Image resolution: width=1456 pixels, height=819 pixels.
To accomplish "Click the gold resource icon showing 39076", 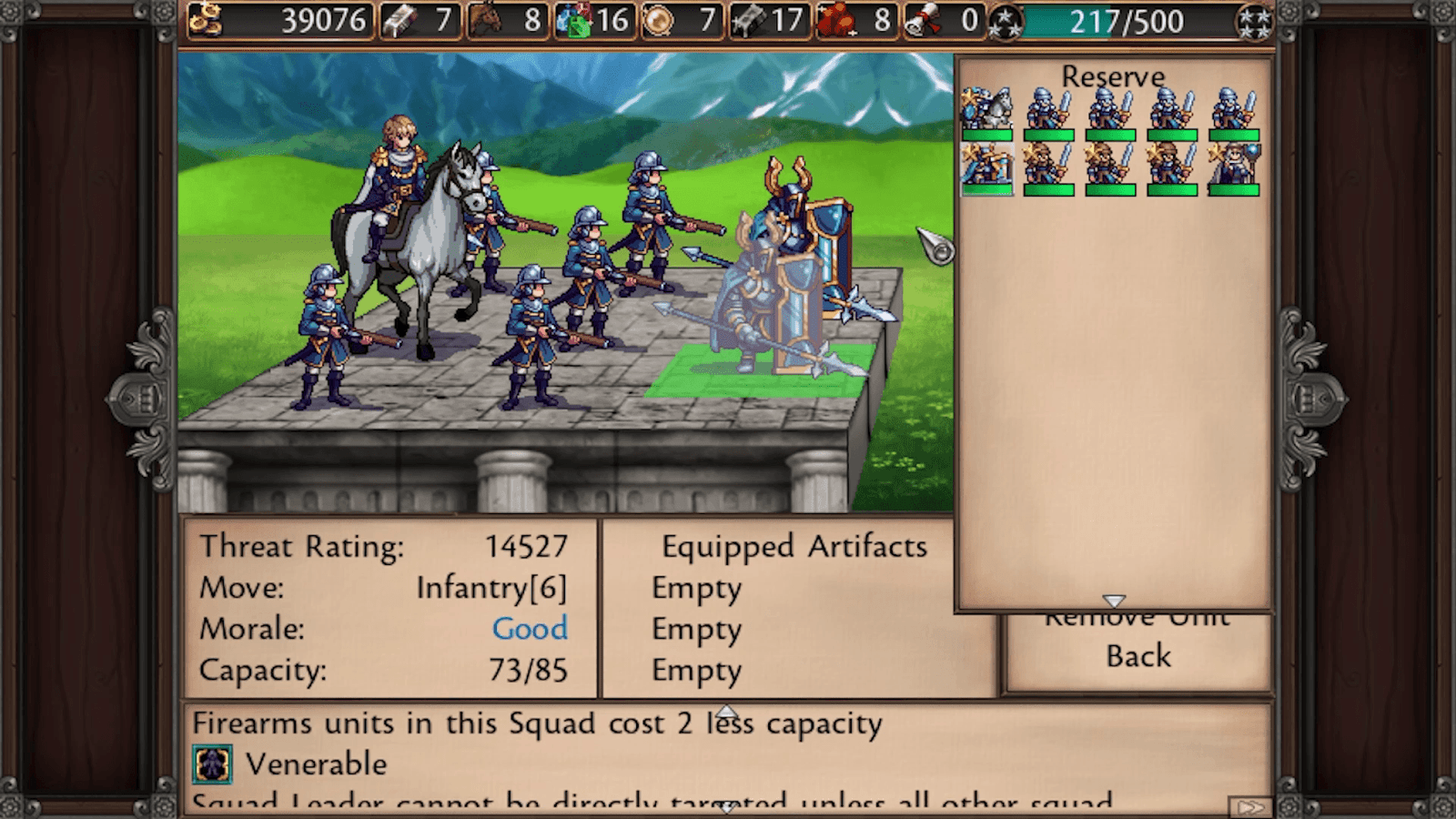I will click(x=206, y=20).
